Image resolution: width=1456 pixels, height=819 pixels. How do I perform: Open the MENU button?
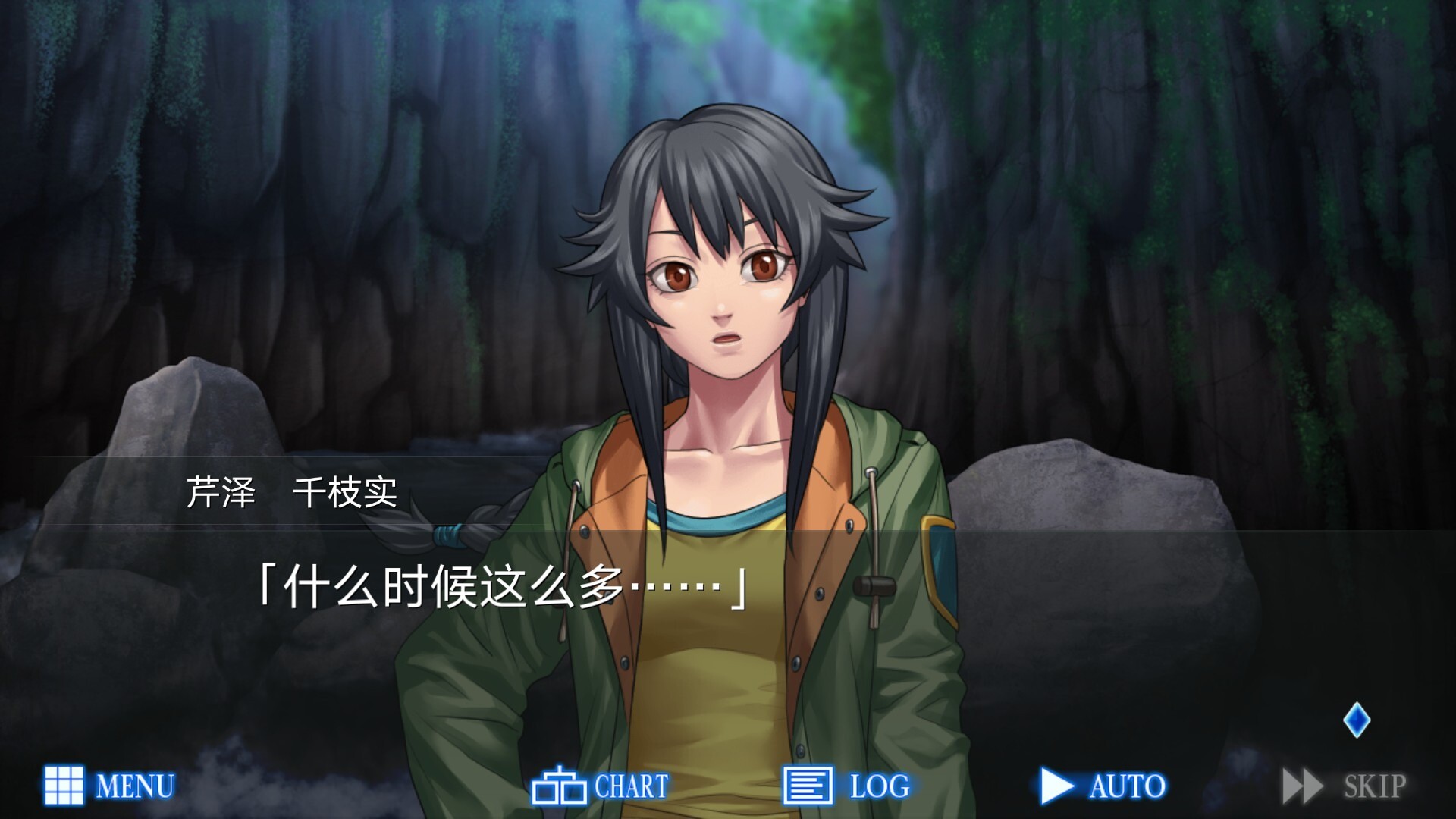coord(109,786)
